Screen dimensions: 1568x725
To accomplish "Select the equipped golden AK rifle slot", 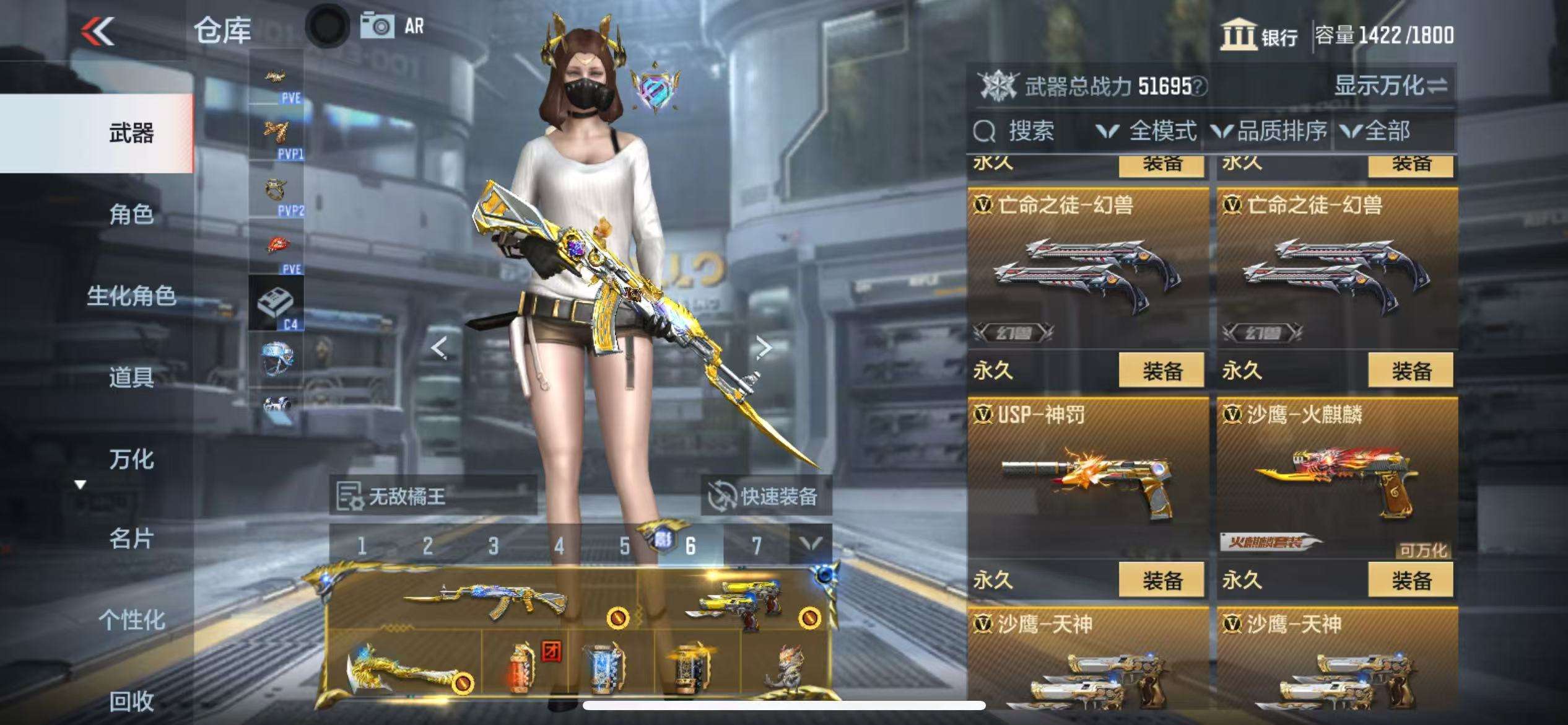I will (x=483, y=599).
